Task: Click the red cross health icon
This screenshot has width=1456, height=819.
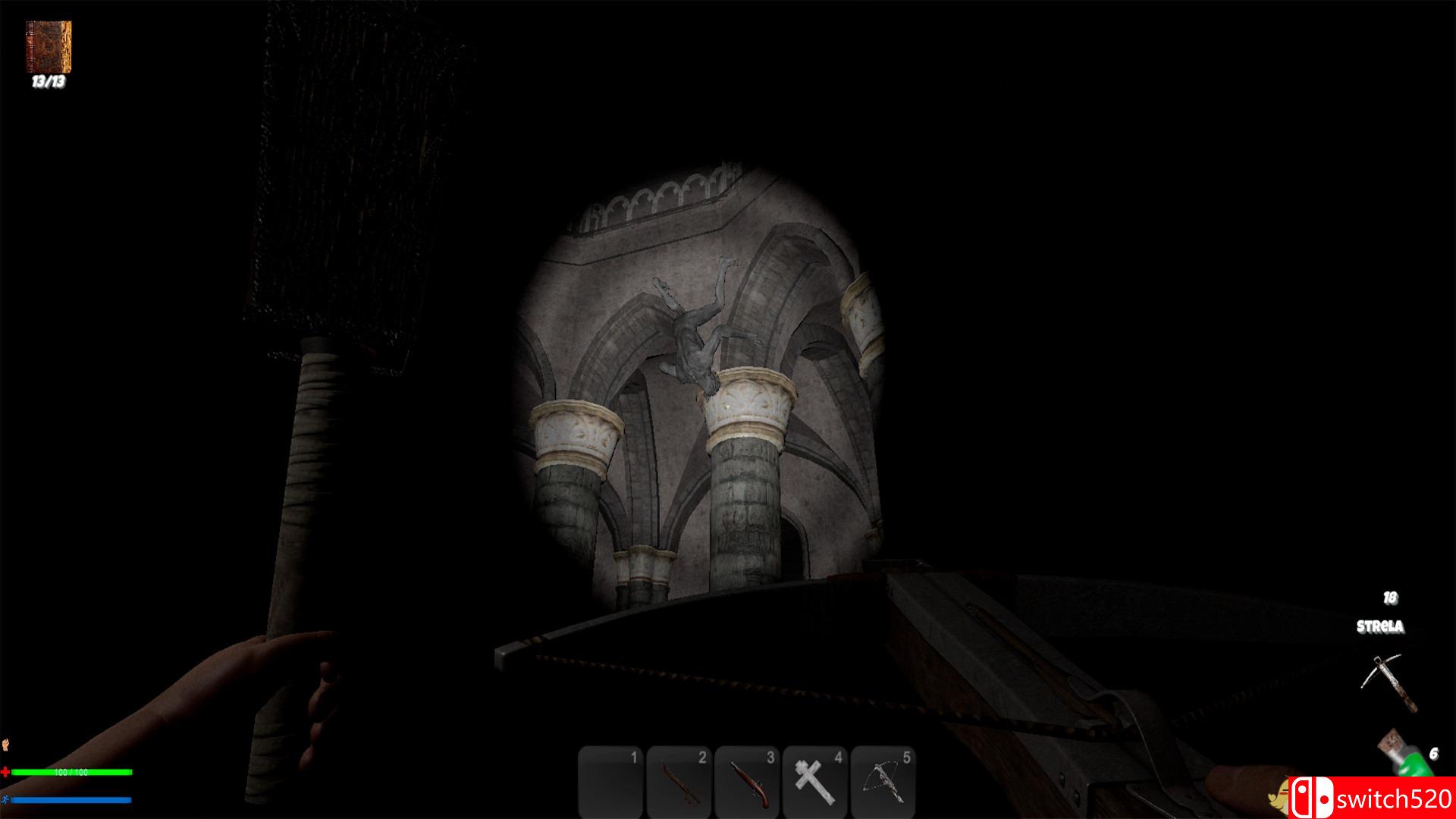Action: point(8,773)
